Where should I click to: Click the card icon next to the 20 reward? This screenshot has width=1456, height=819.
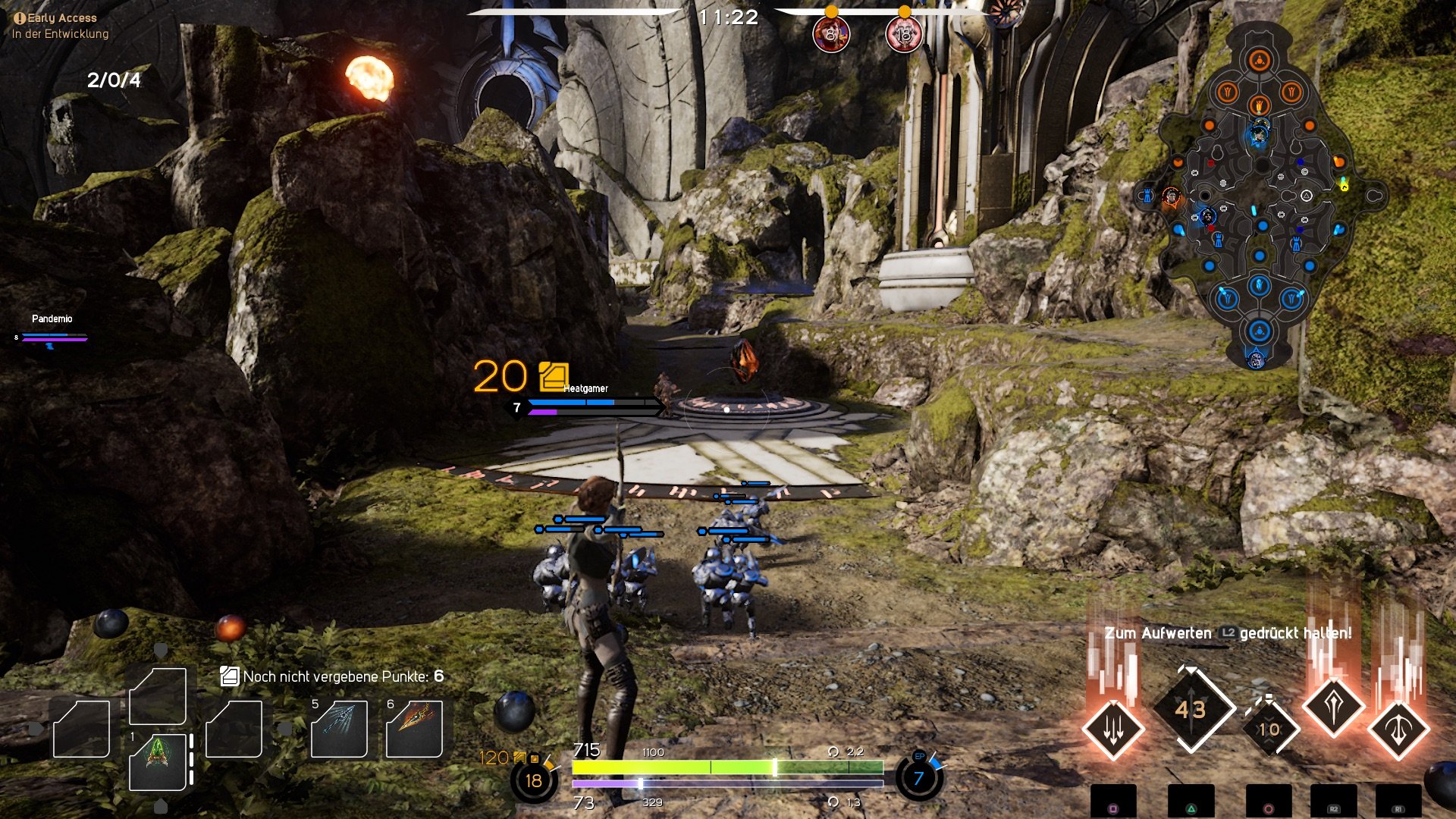pos(553,375)
